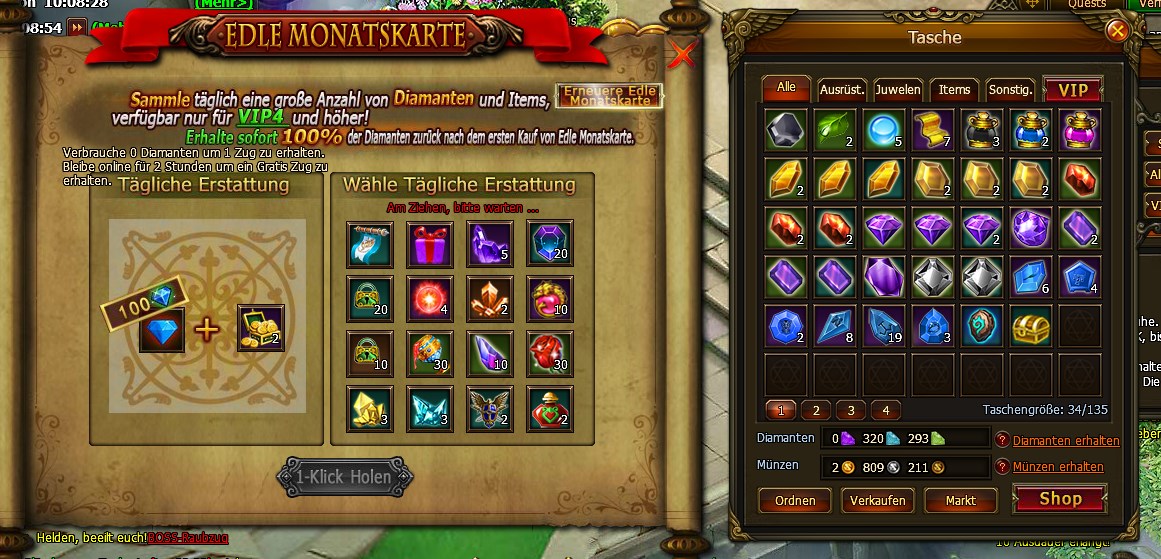Click the Ordnen button
1161x559 pixels.
[x=794, y=500]
